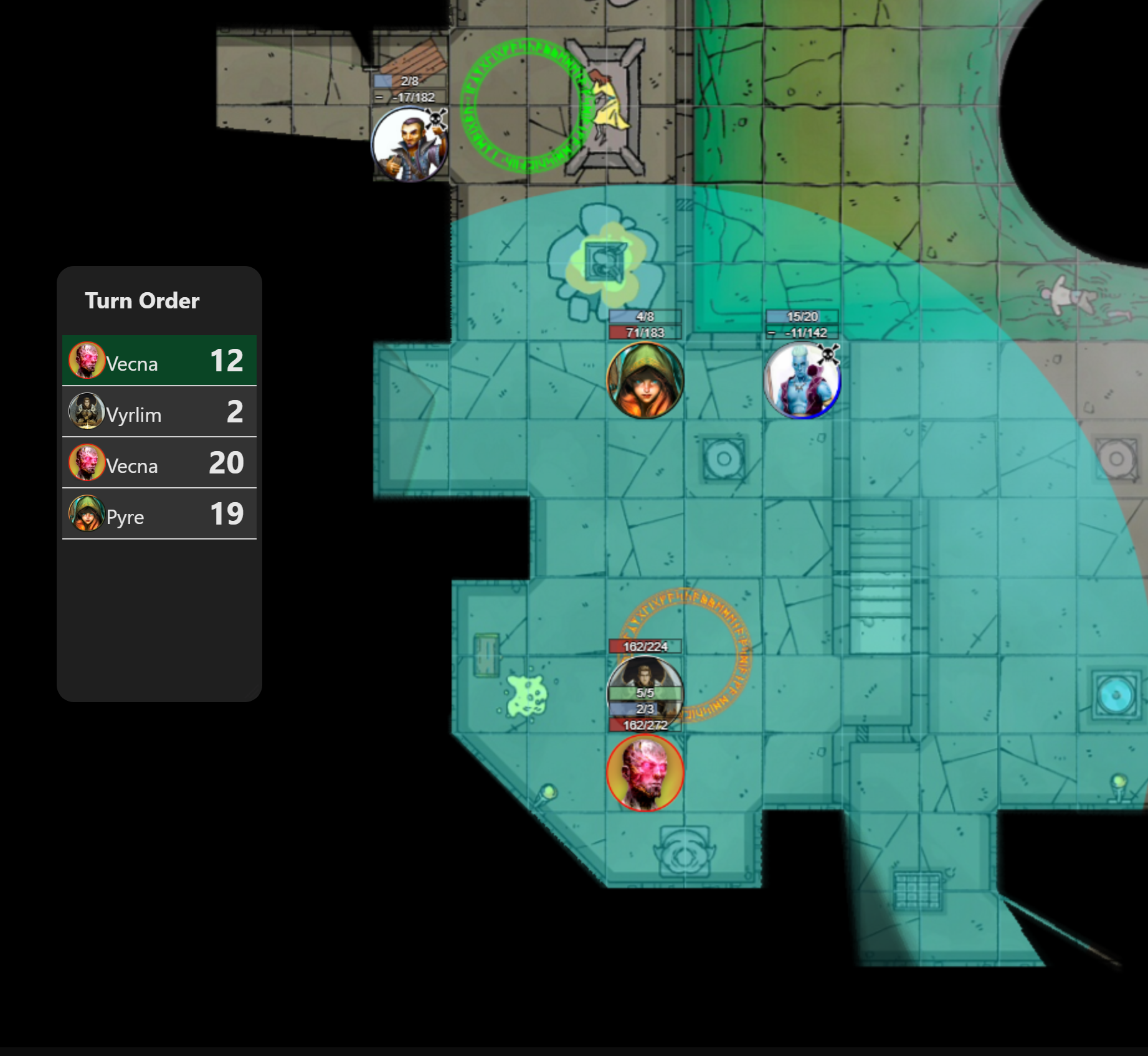This screenshot has width=1148, height=1056.
Task: Select the Vecna row with initiative 12
Action: [x=159, y=361]
